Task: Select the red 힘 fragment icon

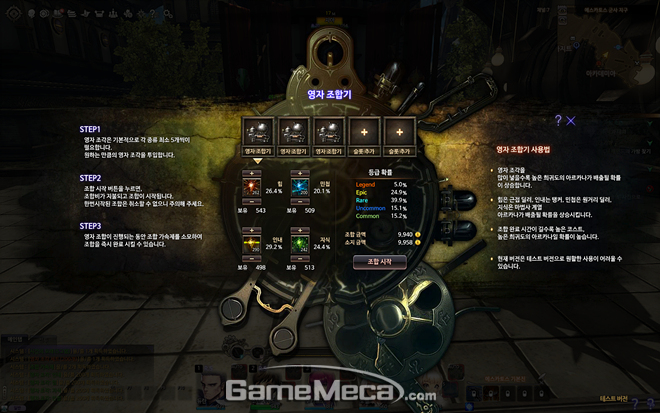Action: click(x=251, y=188)
